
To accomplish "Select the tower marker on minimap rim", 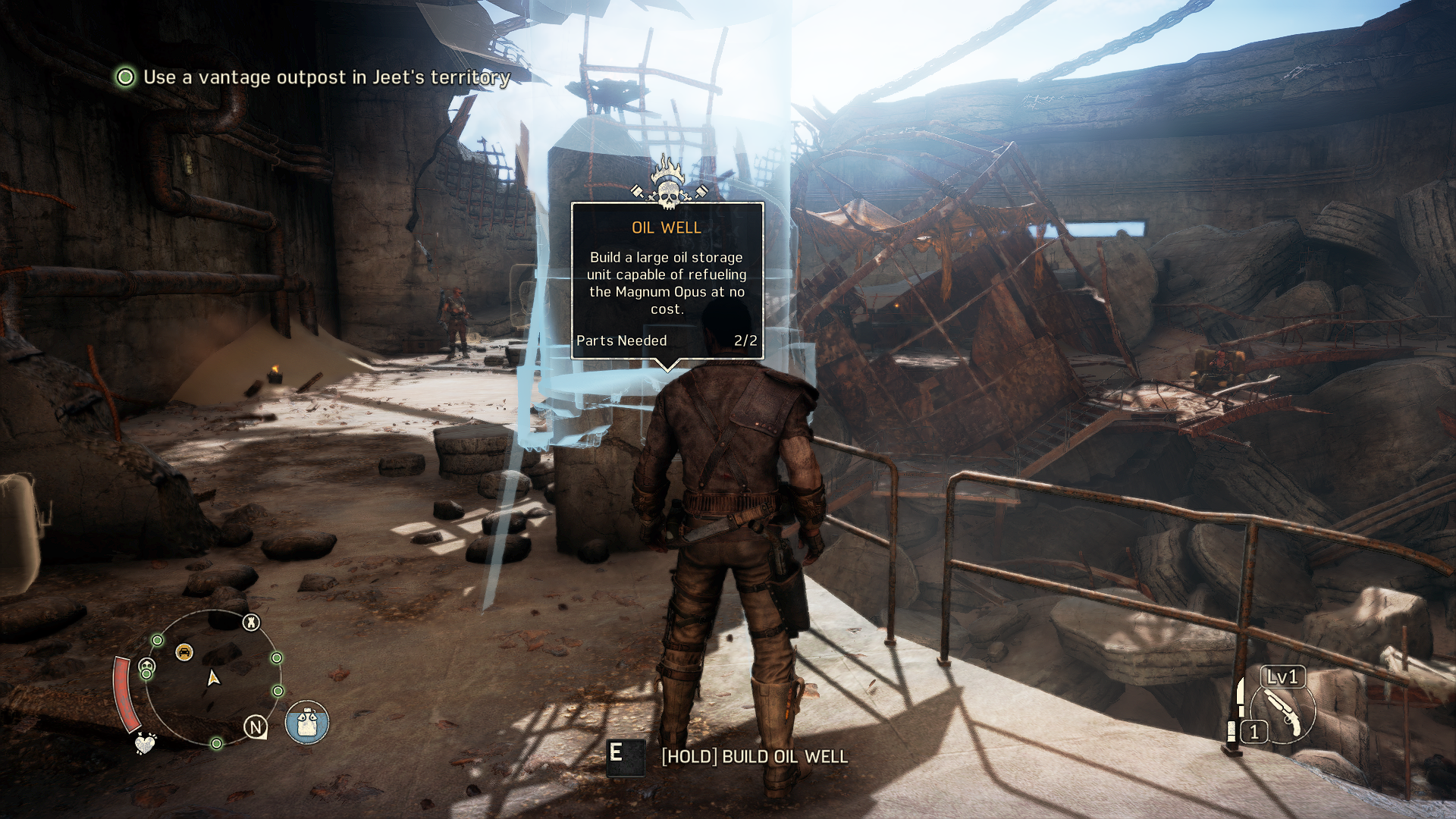I will point(251,623).
